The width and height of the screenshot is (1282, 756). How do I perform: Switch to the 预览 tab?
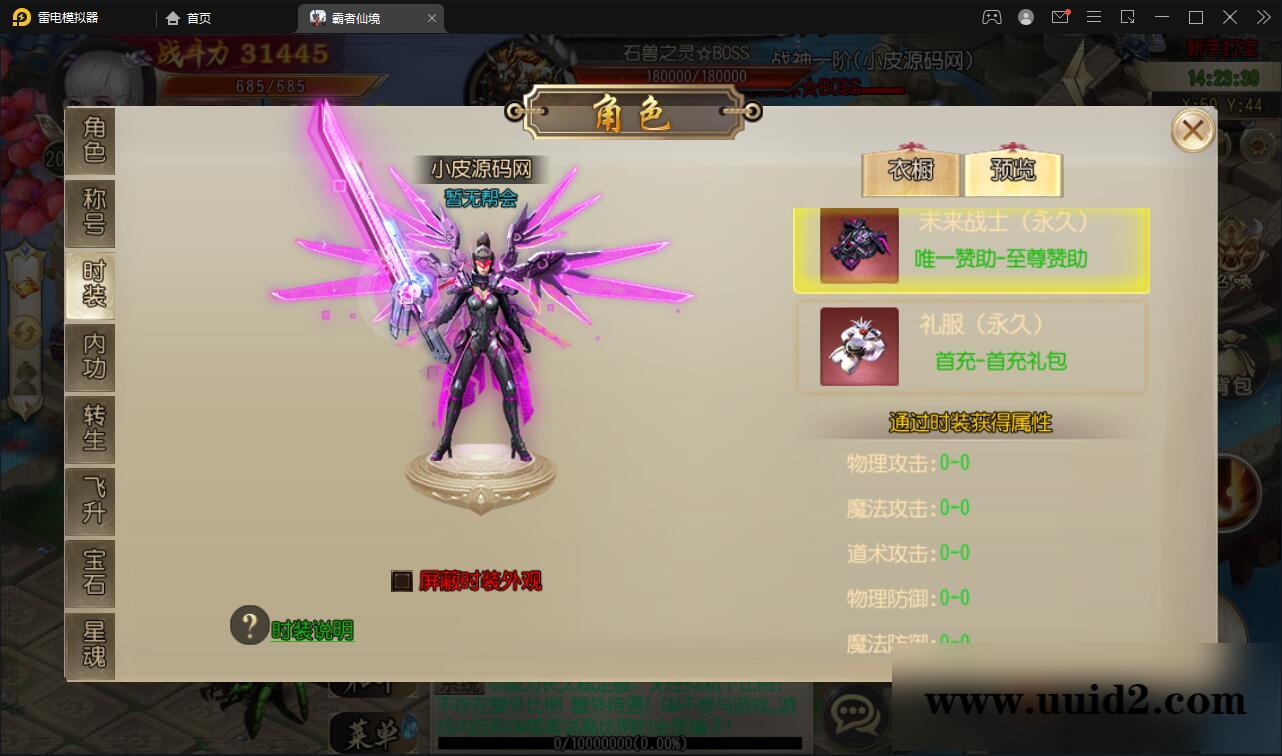point(1013,172)
